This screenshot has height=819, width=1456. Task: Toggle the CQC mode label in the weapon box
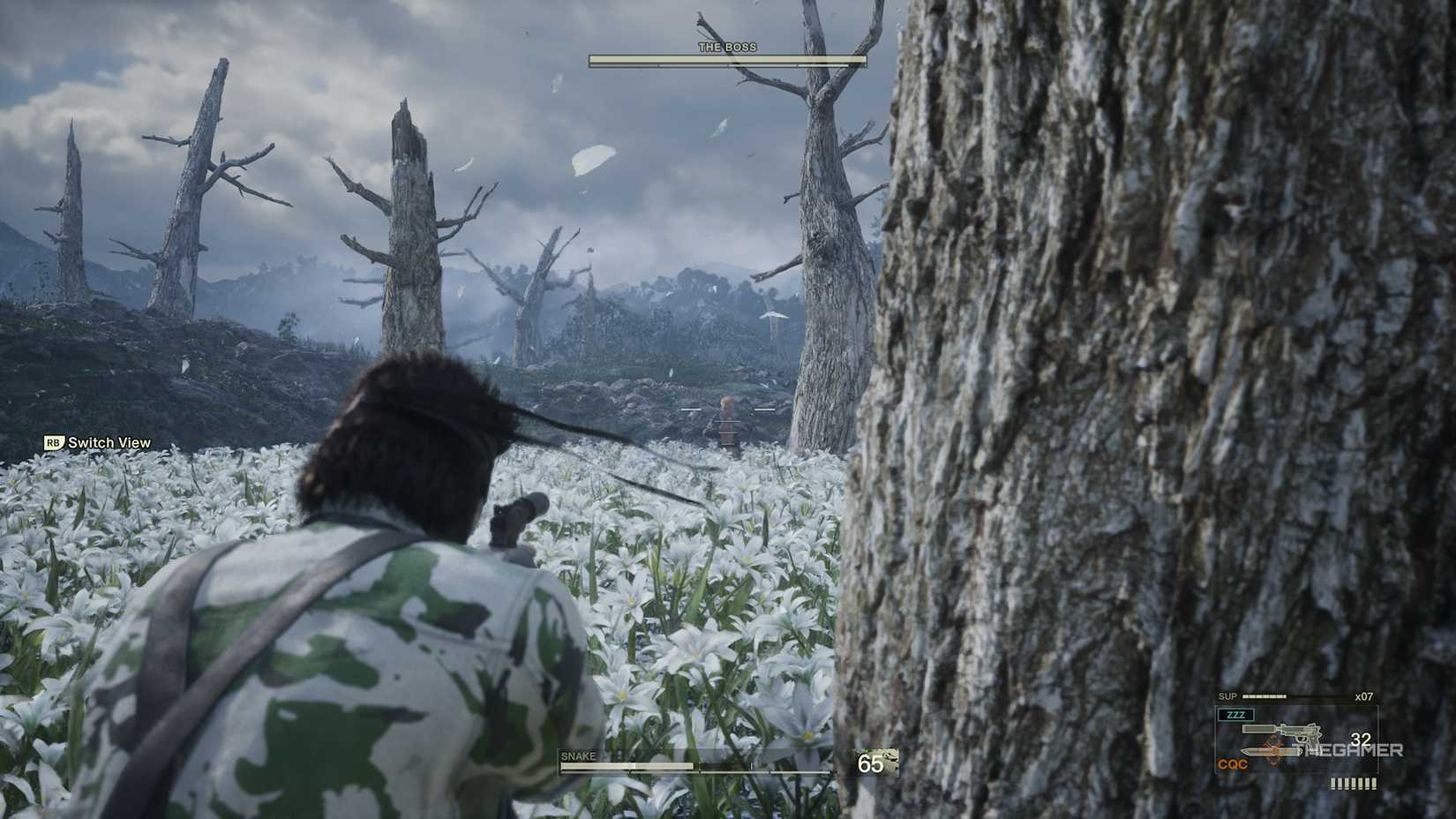pyautogui.click(x=1233, y=763)
